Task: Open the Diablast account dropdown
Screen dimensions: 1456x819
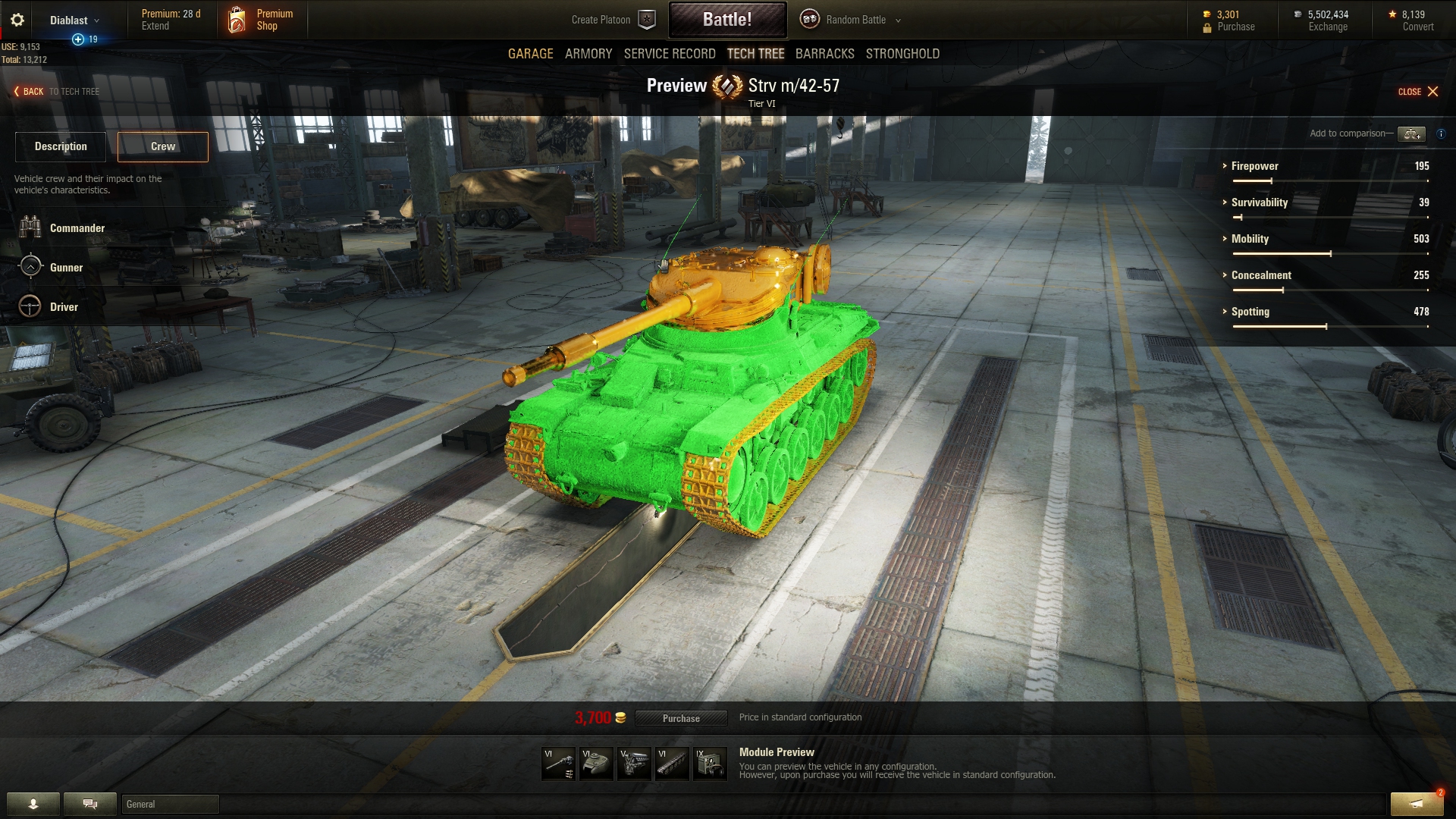Action: pos(72,20)
